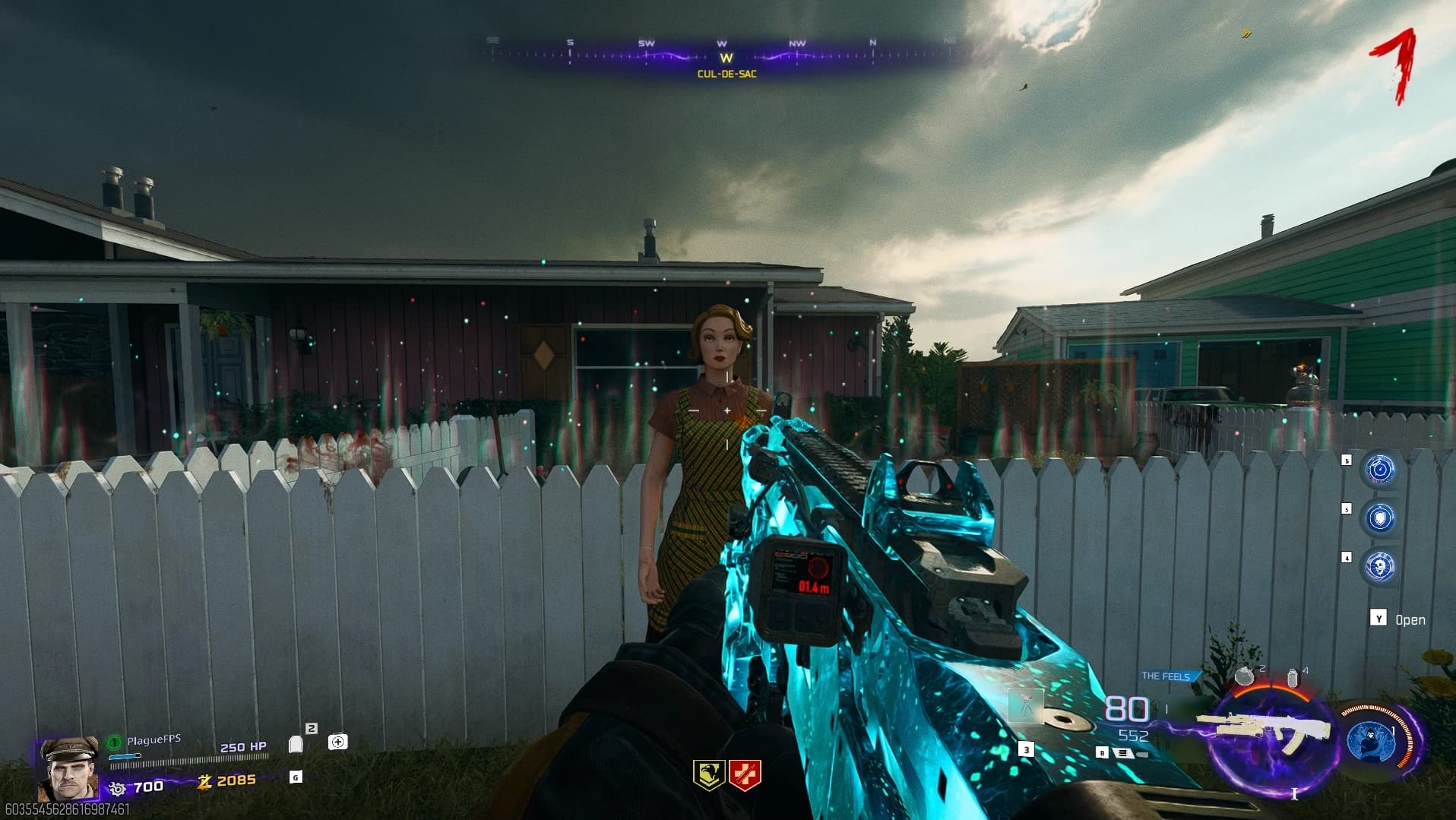Click the PlagueFPS operator portrait
The height and width of the screenshot is (820, 1456).
tap(68, 769)
